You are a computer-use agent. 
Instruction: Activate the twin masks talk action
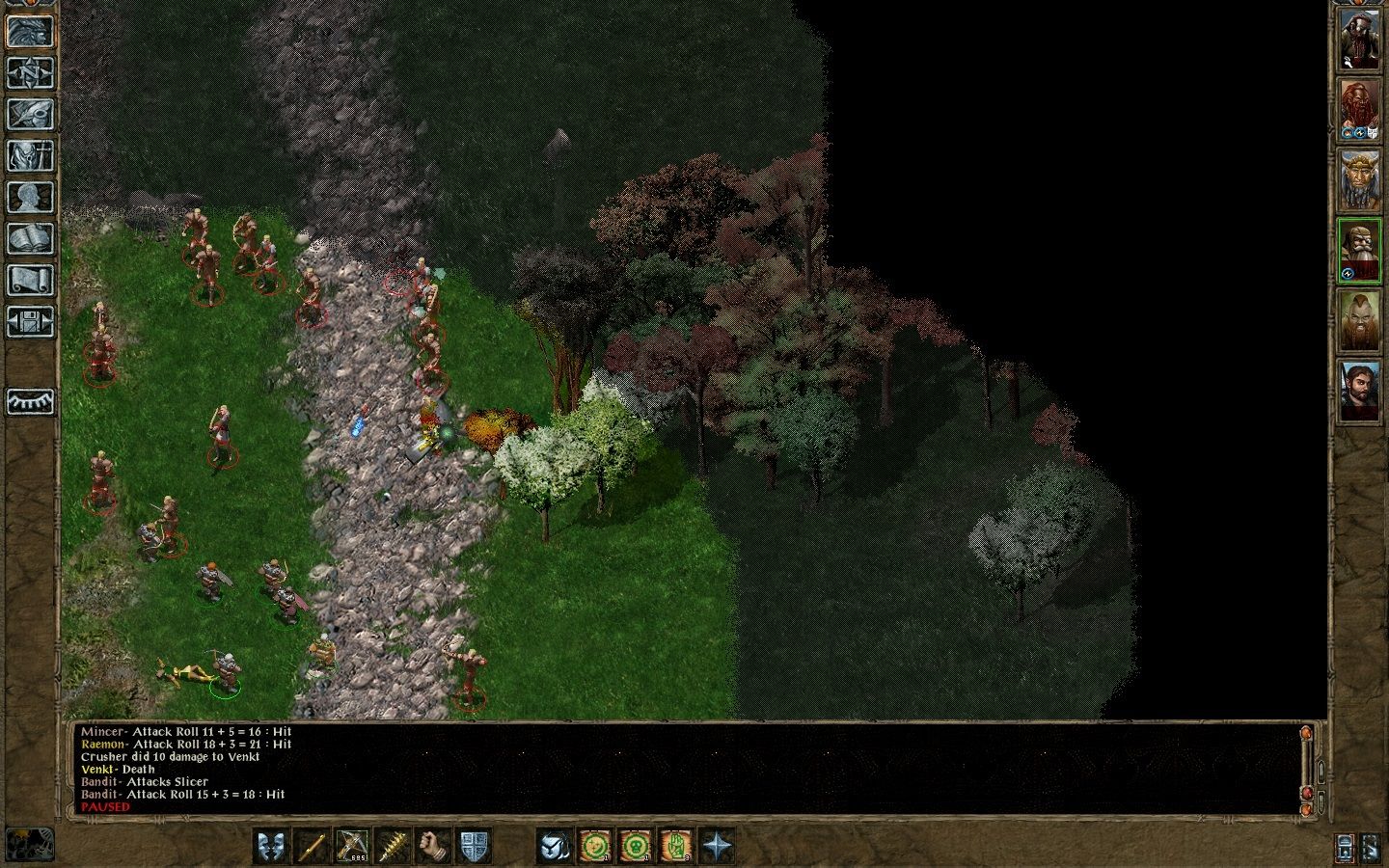click(271, 846)
